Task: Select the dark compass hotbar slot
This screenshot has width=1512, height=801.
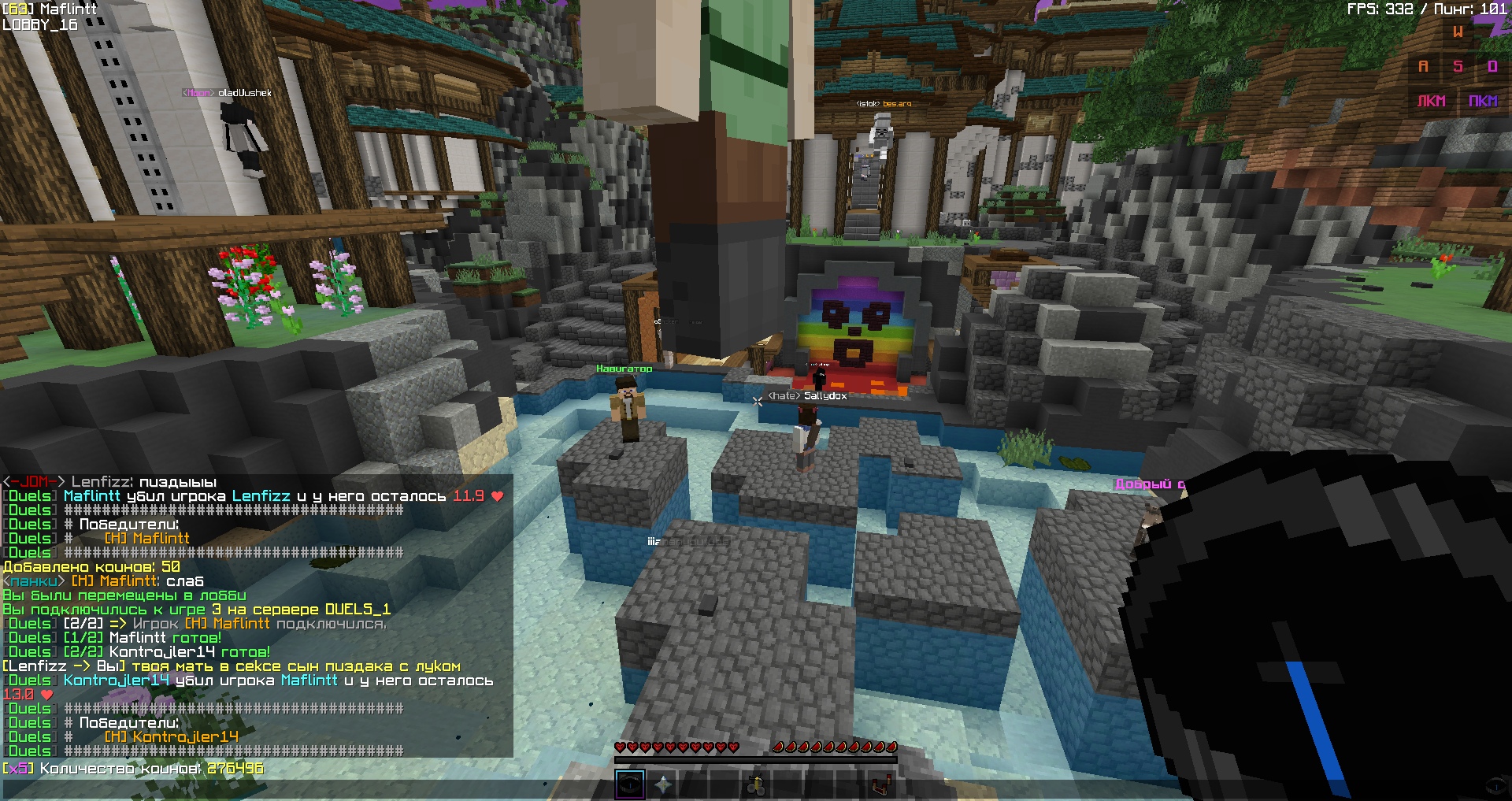Action: coord(630,784)
